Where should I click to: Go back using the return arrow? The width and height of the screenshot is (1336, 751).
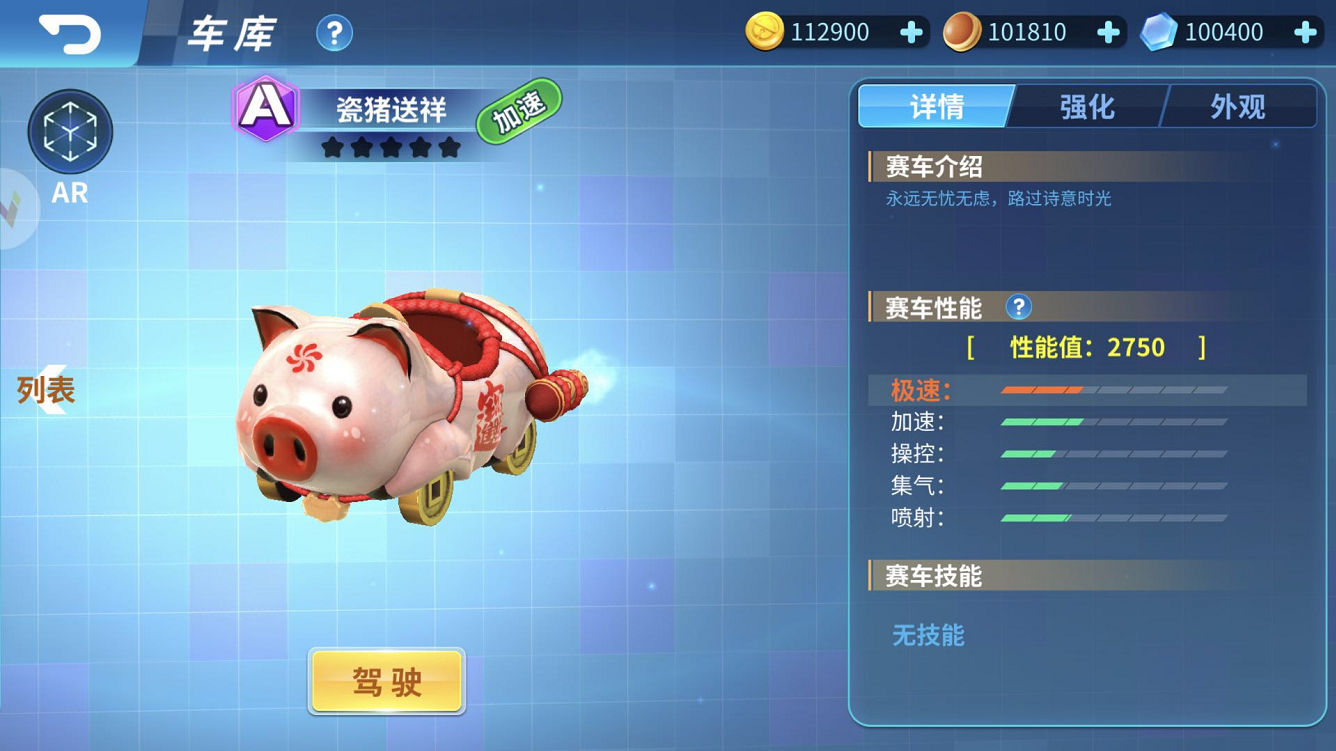pos(69,33)
